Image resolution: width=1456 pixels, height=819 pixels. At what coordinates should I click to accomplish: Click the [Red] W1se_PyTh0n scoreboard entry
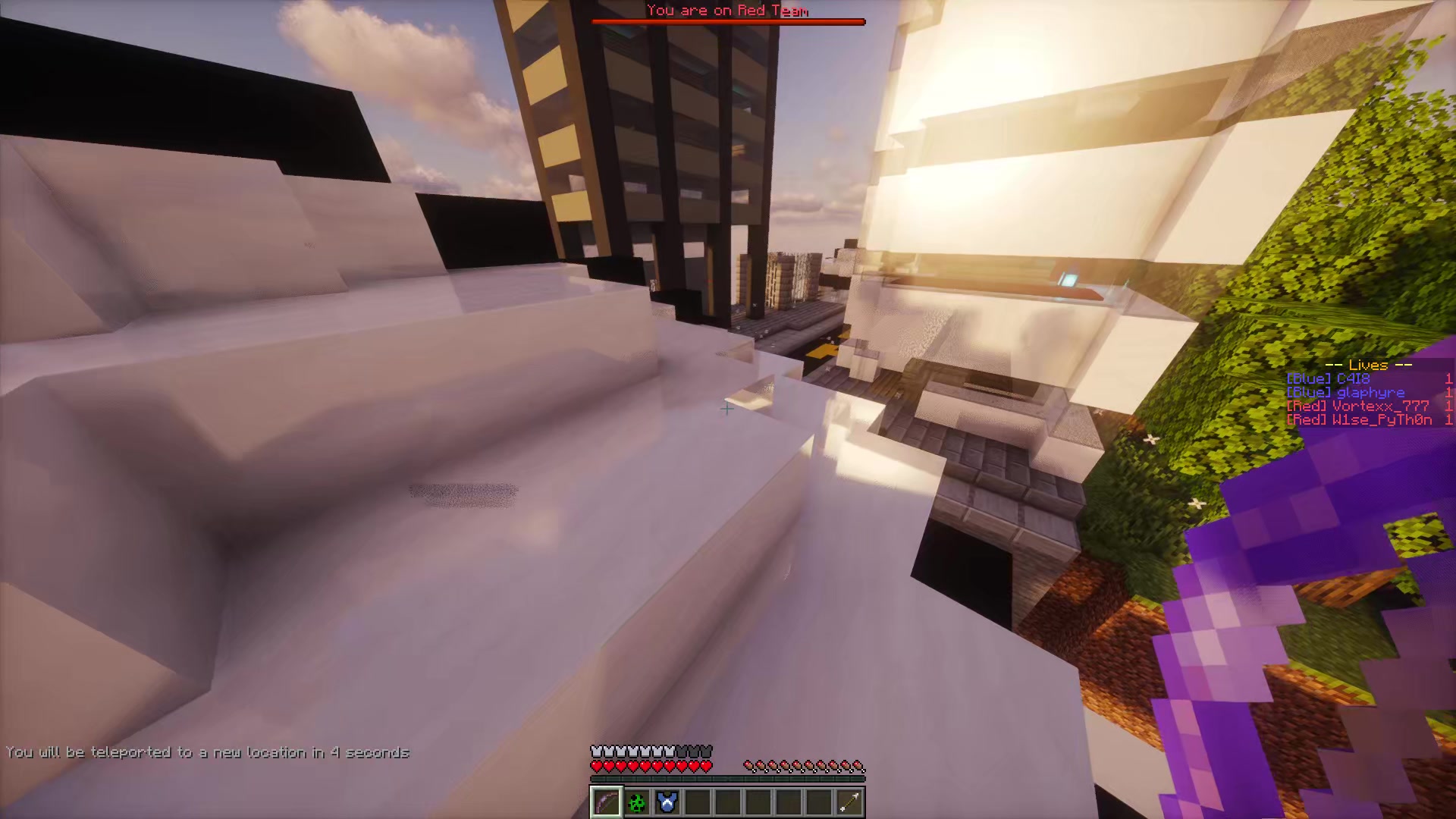(x=1357, y=419)
